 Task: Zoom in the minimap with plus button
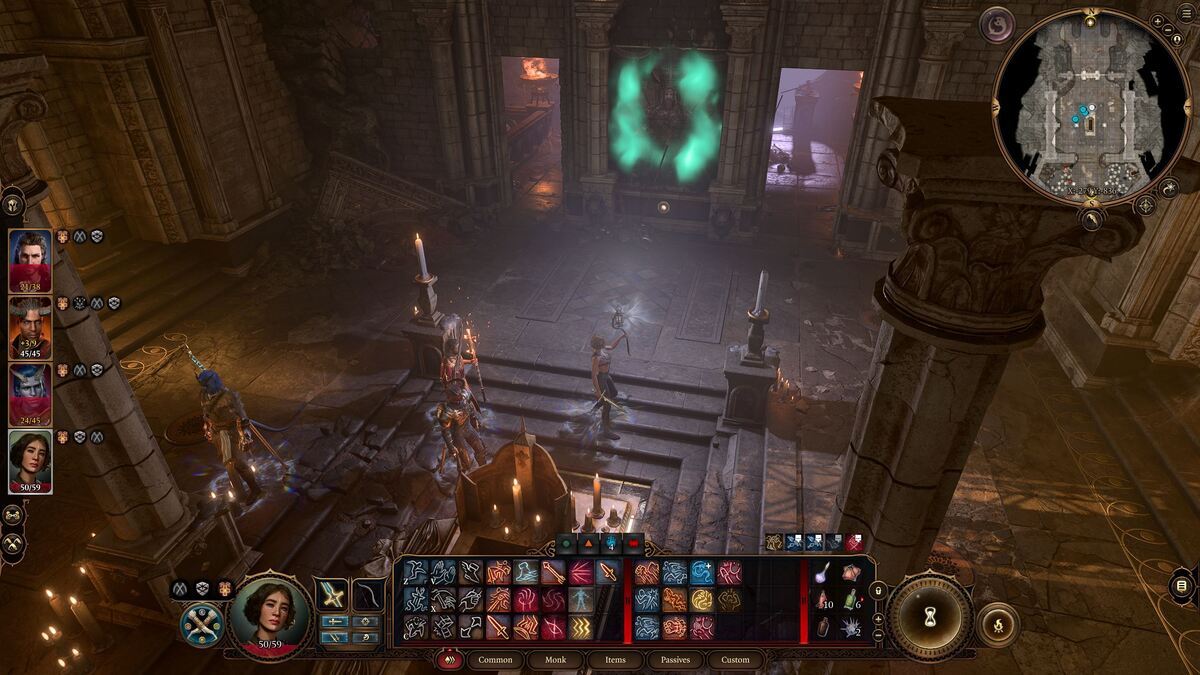click(x=1158, y=21)
